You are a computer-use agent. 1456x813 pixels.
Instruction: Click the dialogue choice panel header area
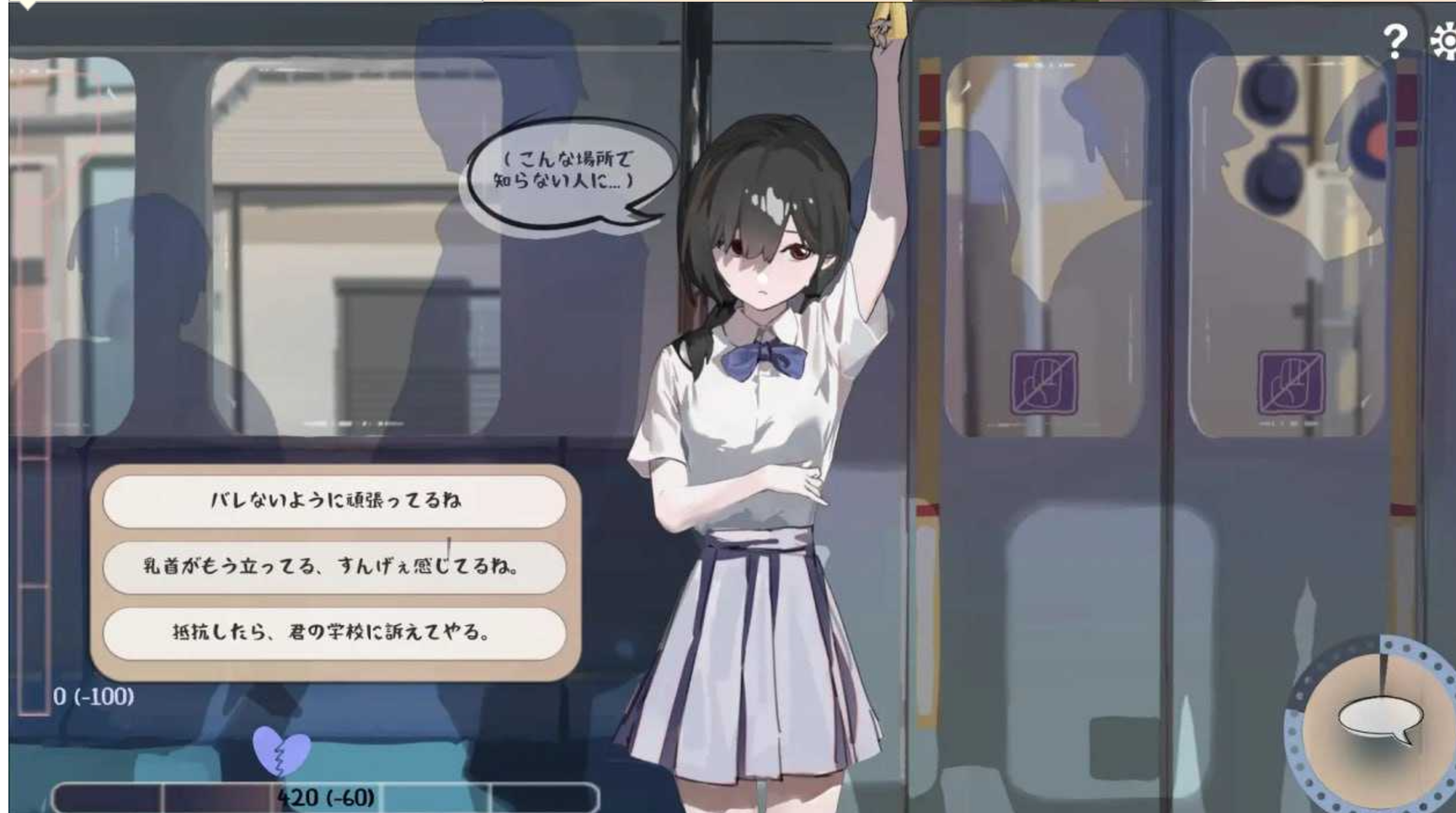point(335,472)
